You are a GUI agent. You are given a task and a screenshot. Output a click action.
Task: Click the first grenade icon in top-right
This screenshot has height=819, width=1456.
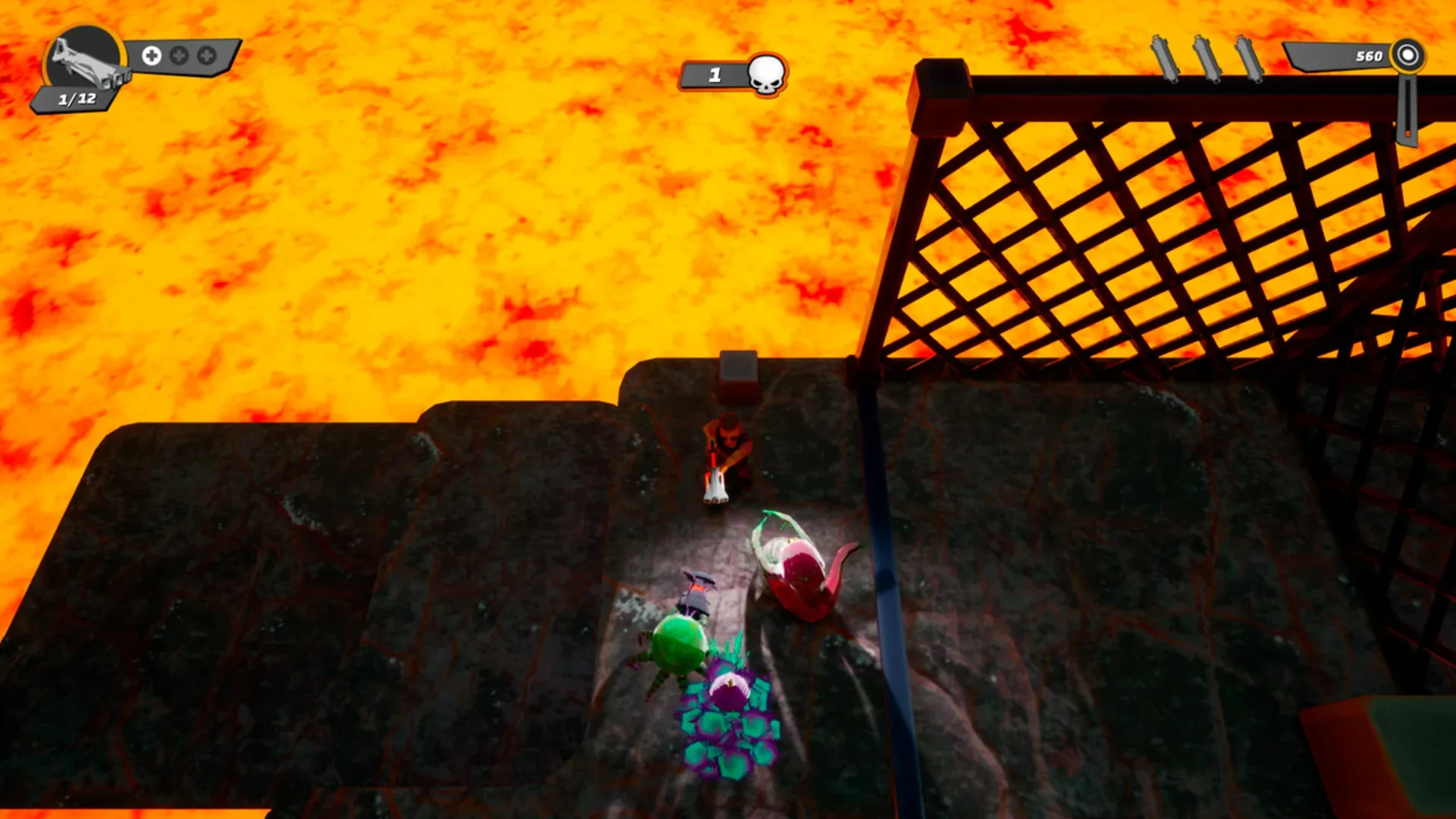click(1165, 58)
